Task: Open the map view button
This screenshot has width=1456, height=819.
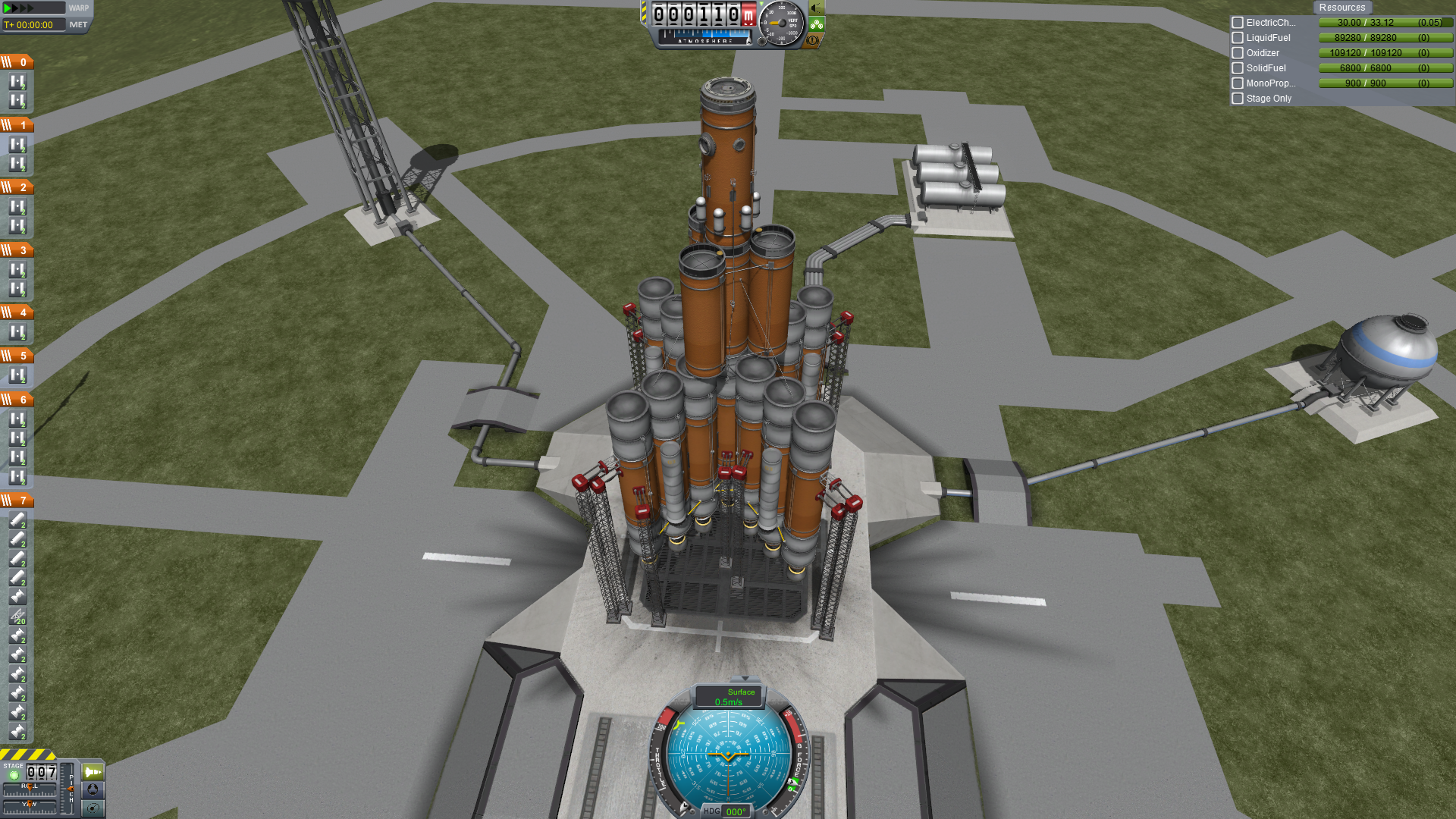Action: click(x=93, y=808)
